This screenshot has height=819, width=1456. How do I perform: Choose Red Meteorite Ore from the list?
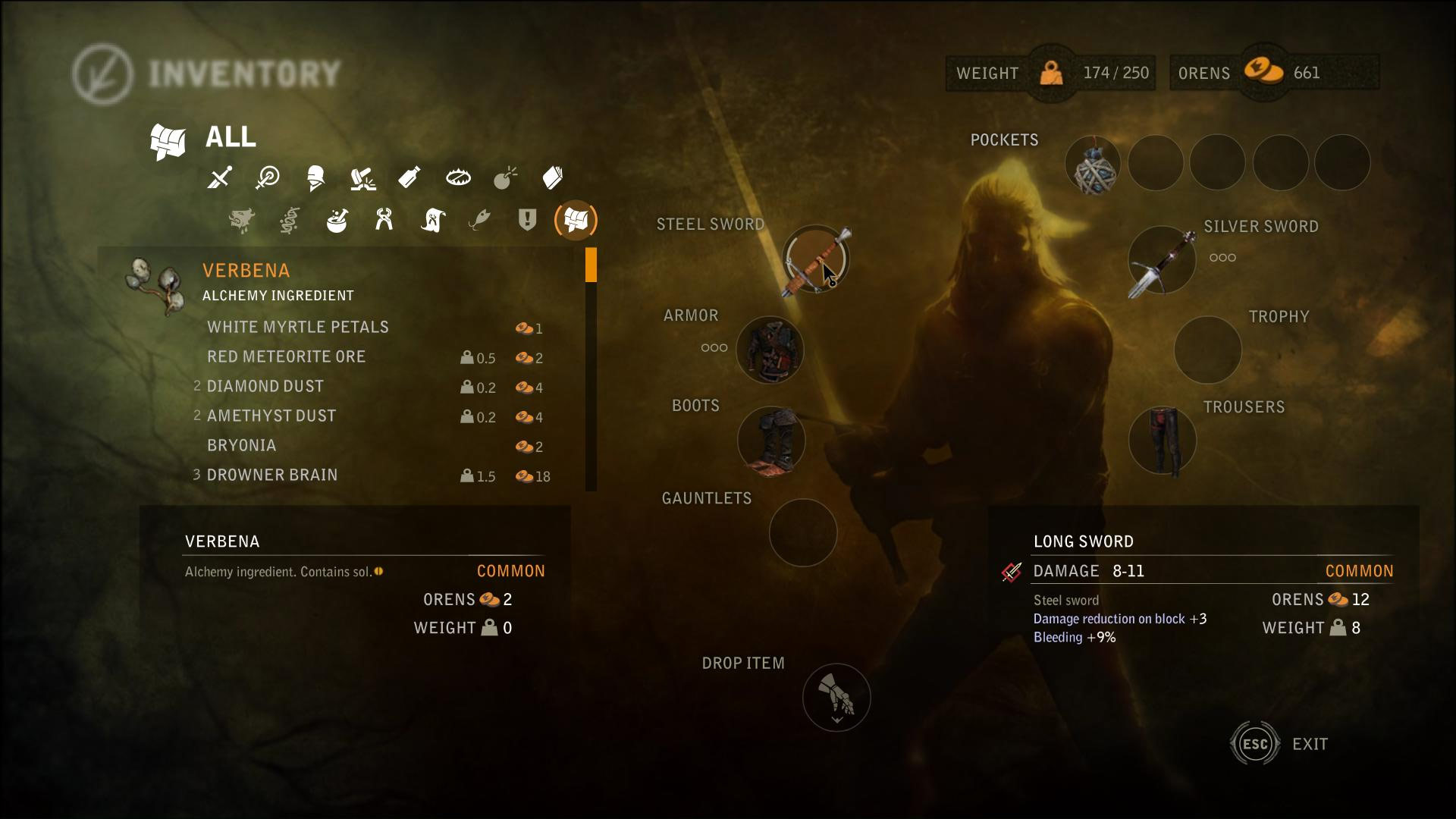pos(287,356)
